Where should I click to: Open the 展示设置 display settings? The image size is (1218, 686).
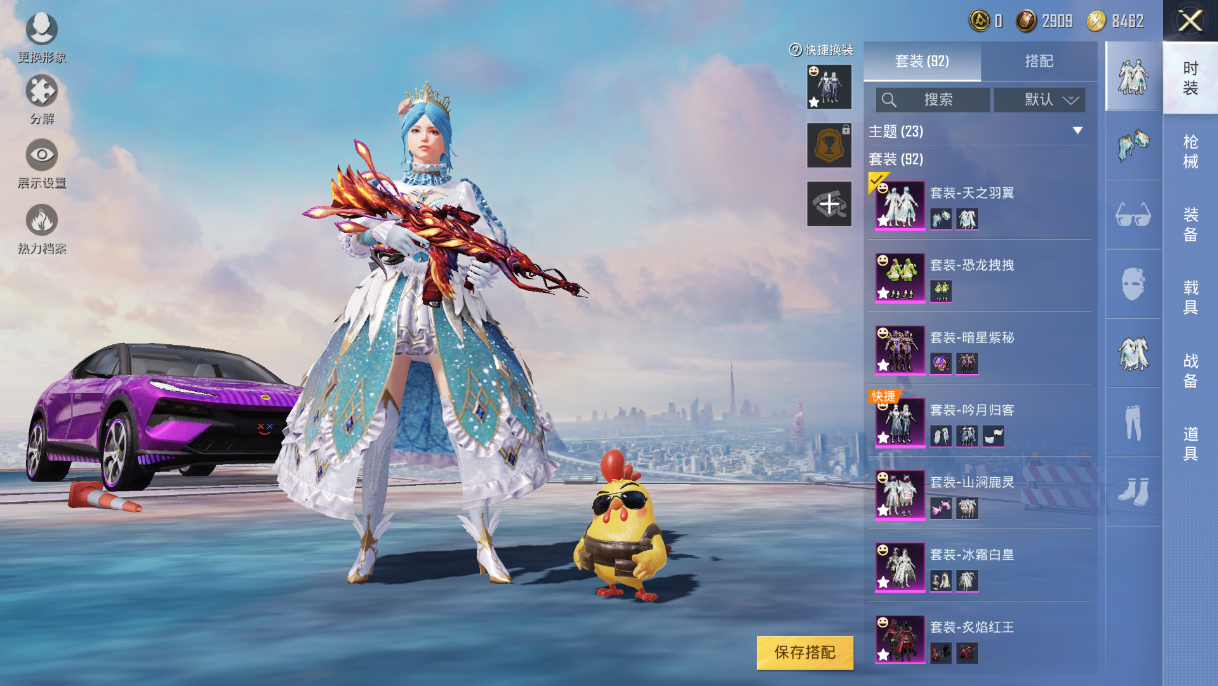tap(41, 163)
